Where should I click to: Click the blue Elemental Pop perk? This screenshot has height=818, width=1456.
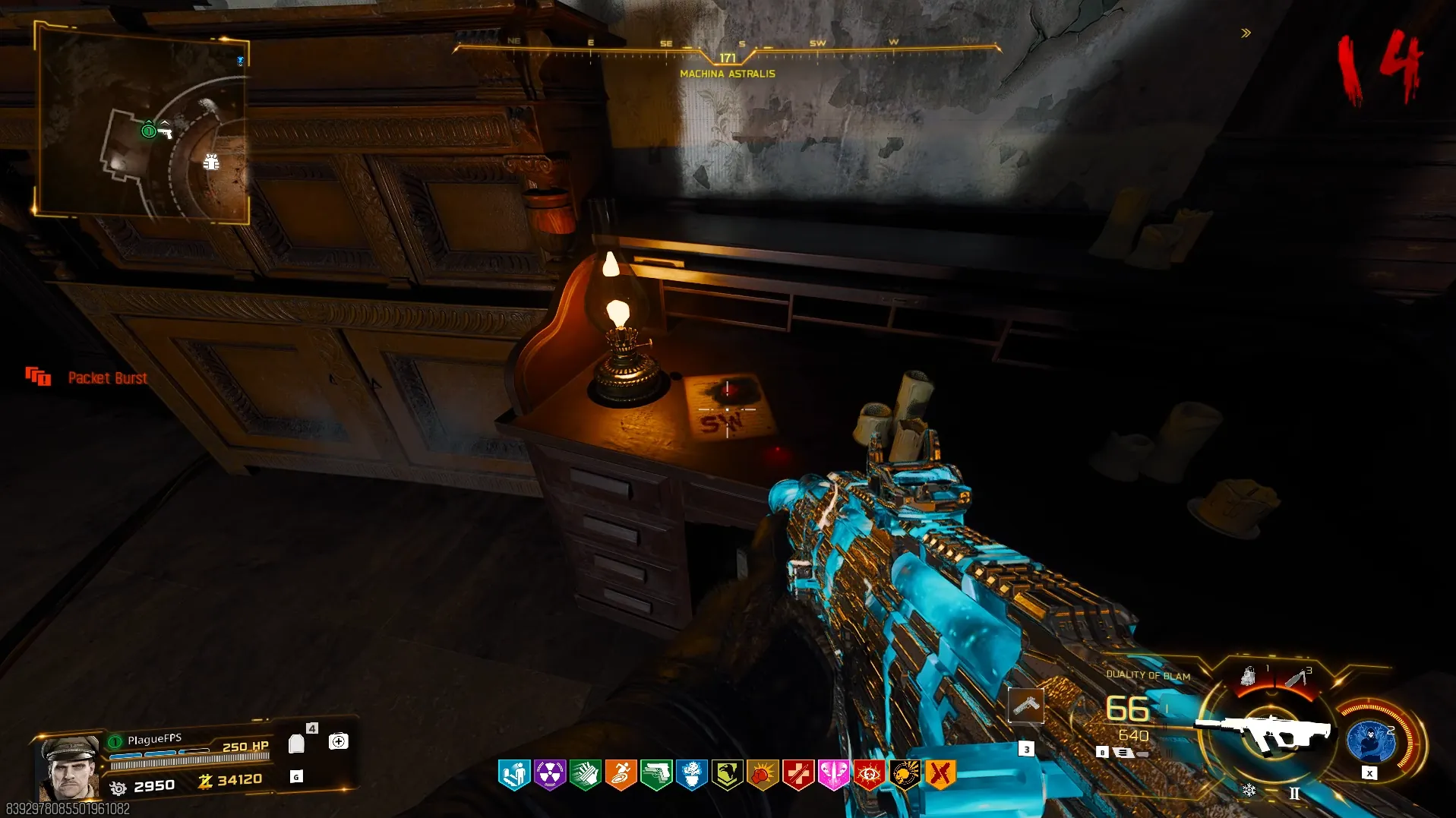[692, 775]
